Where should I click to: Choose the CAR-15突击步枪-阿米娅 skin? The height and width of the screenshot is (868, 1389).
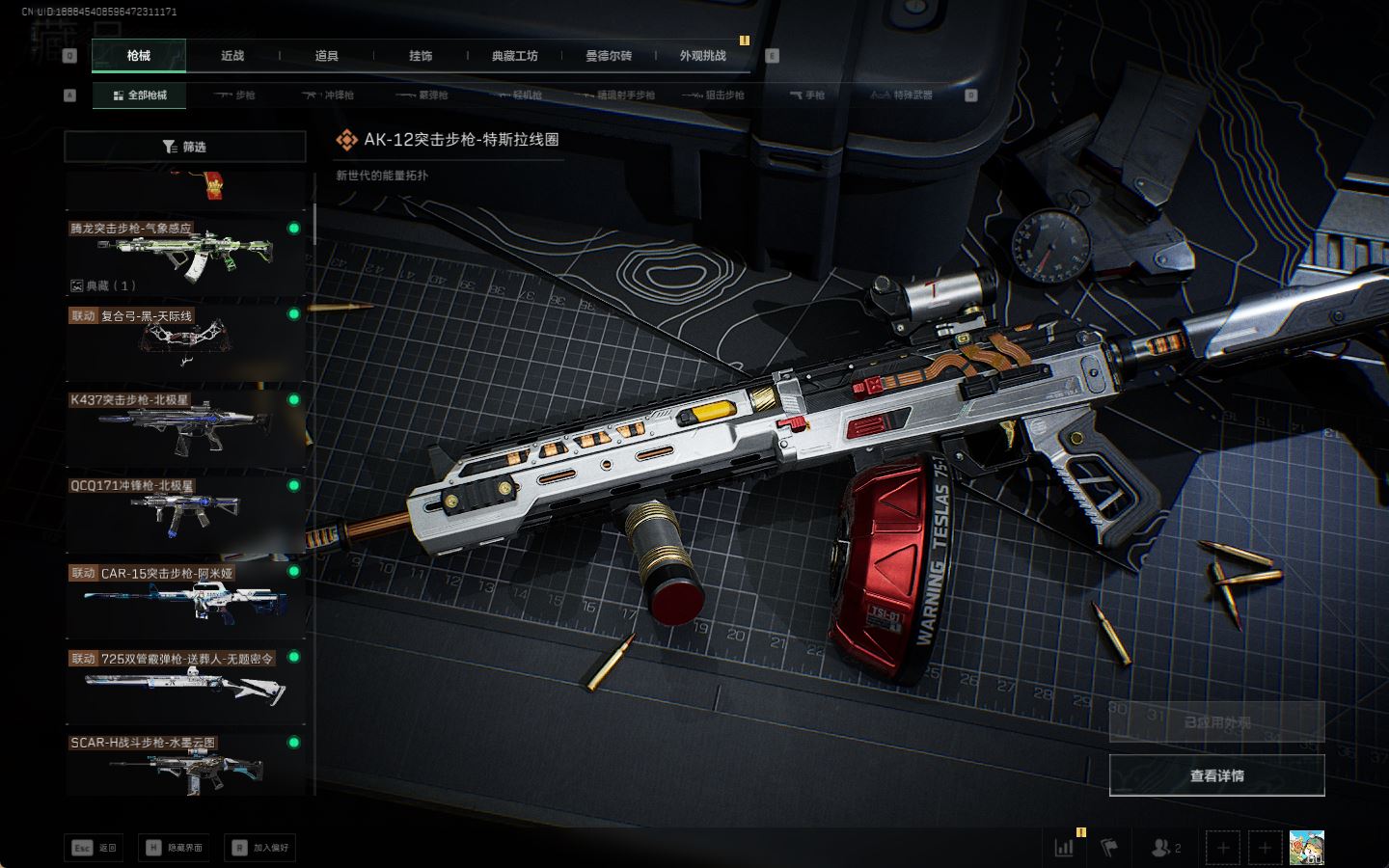pos(184,598)
